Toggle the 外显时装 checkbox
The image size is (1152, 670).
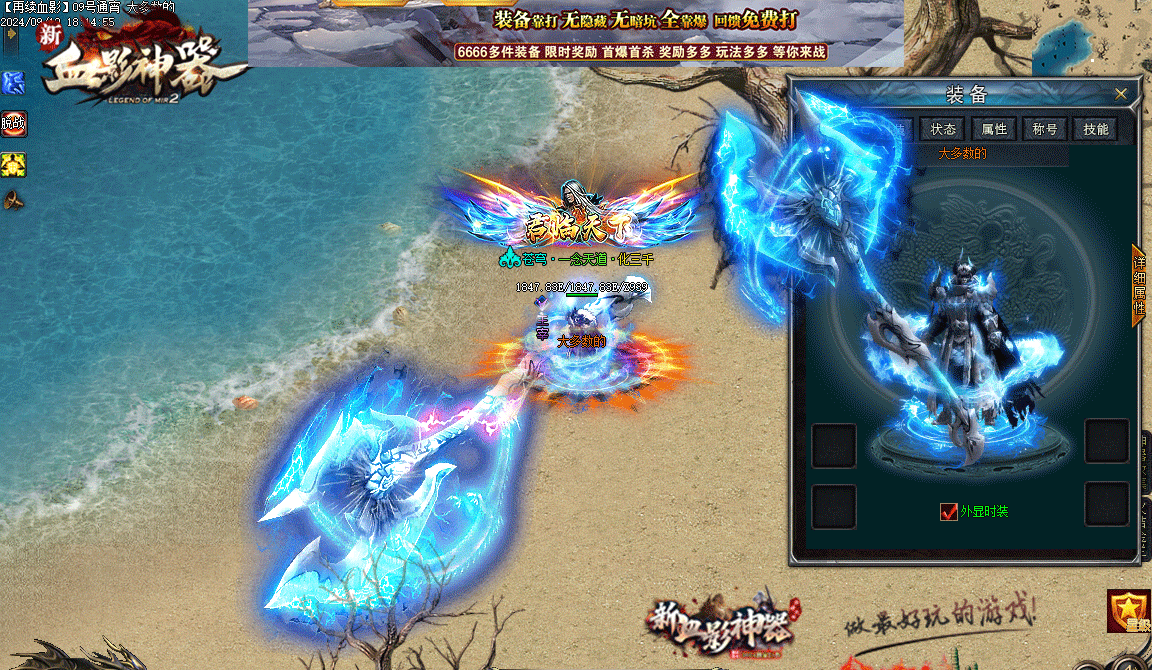[949, 512]
